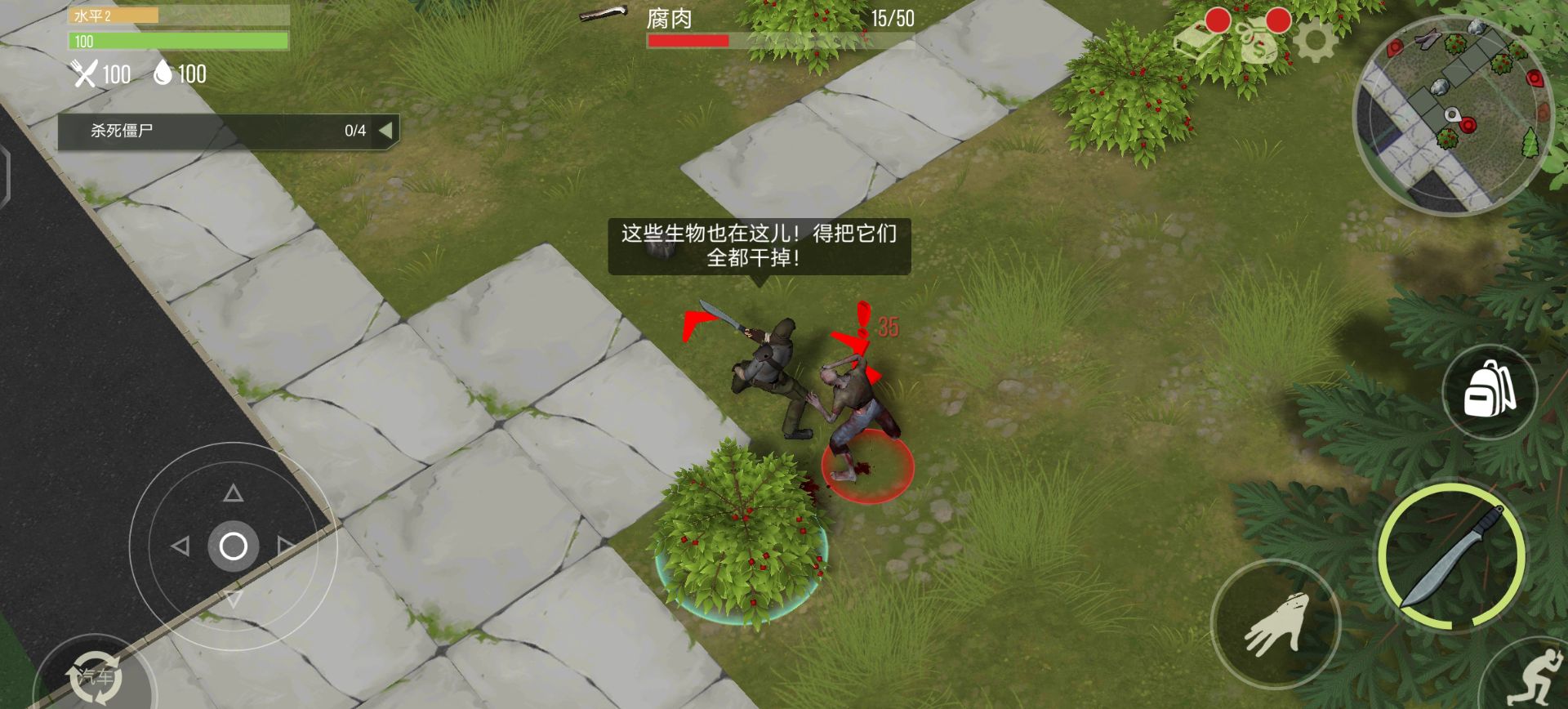The height and width of the screenshot is (709, 1568).
Task: Tap the water droplet thirst icon
Action: click(x=163, y=75)
